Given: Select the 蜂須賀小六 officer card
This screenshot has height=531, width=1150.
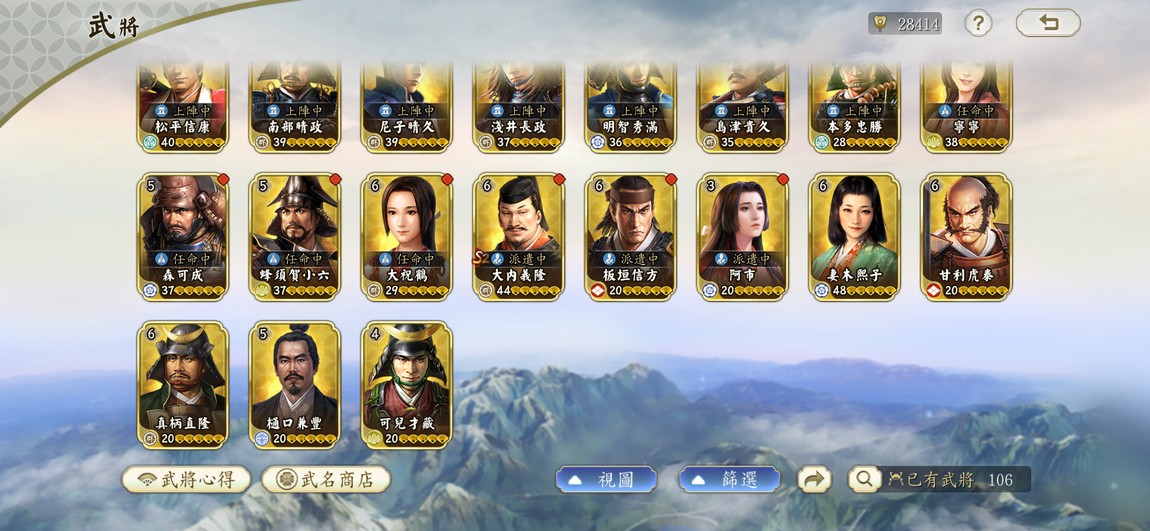Looking at the screenshot, I should 295,236.
